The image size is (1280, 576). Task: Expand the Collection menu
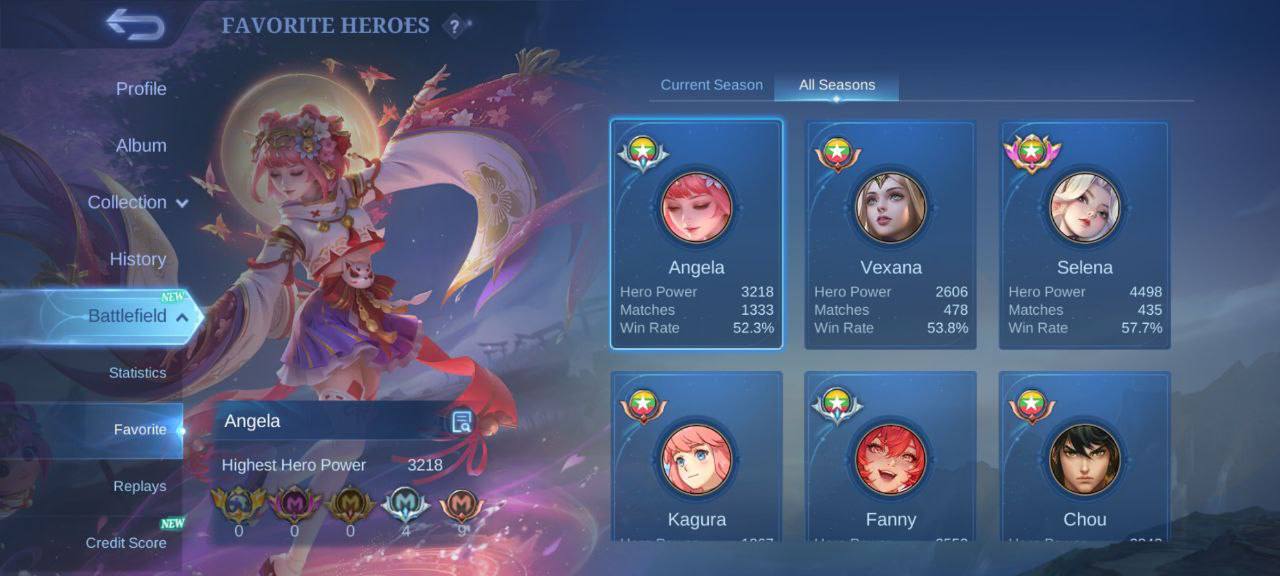(x=137, y=202)
